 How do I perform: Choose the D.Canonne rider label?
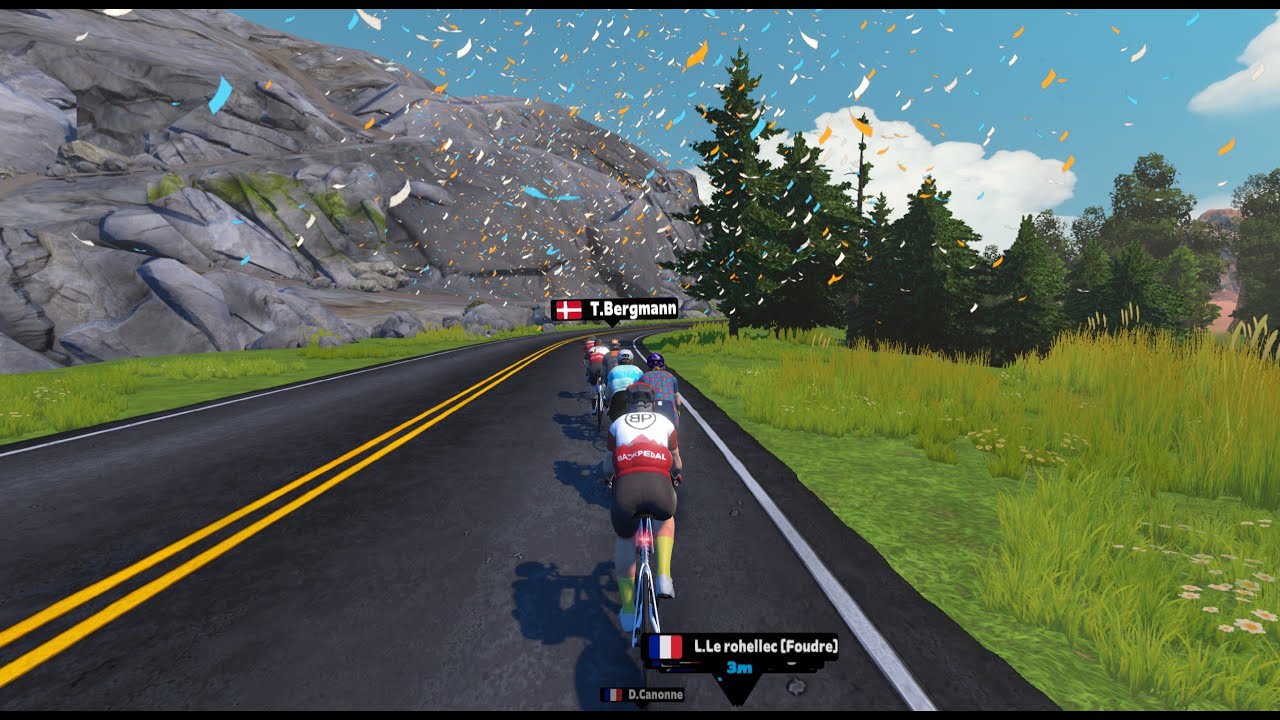(642, 694)
